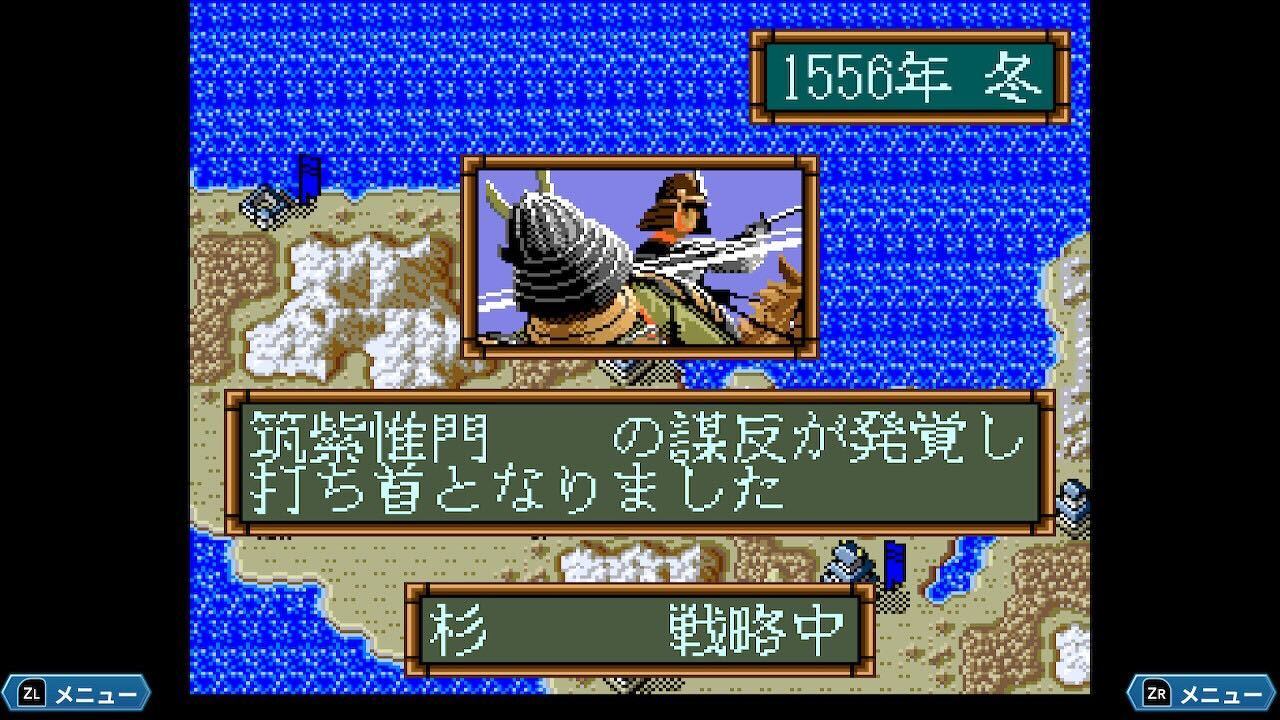This screenshot has width=1280, height=720.
Task: Open the left メニュー overlay button
Action: (77, 693)
